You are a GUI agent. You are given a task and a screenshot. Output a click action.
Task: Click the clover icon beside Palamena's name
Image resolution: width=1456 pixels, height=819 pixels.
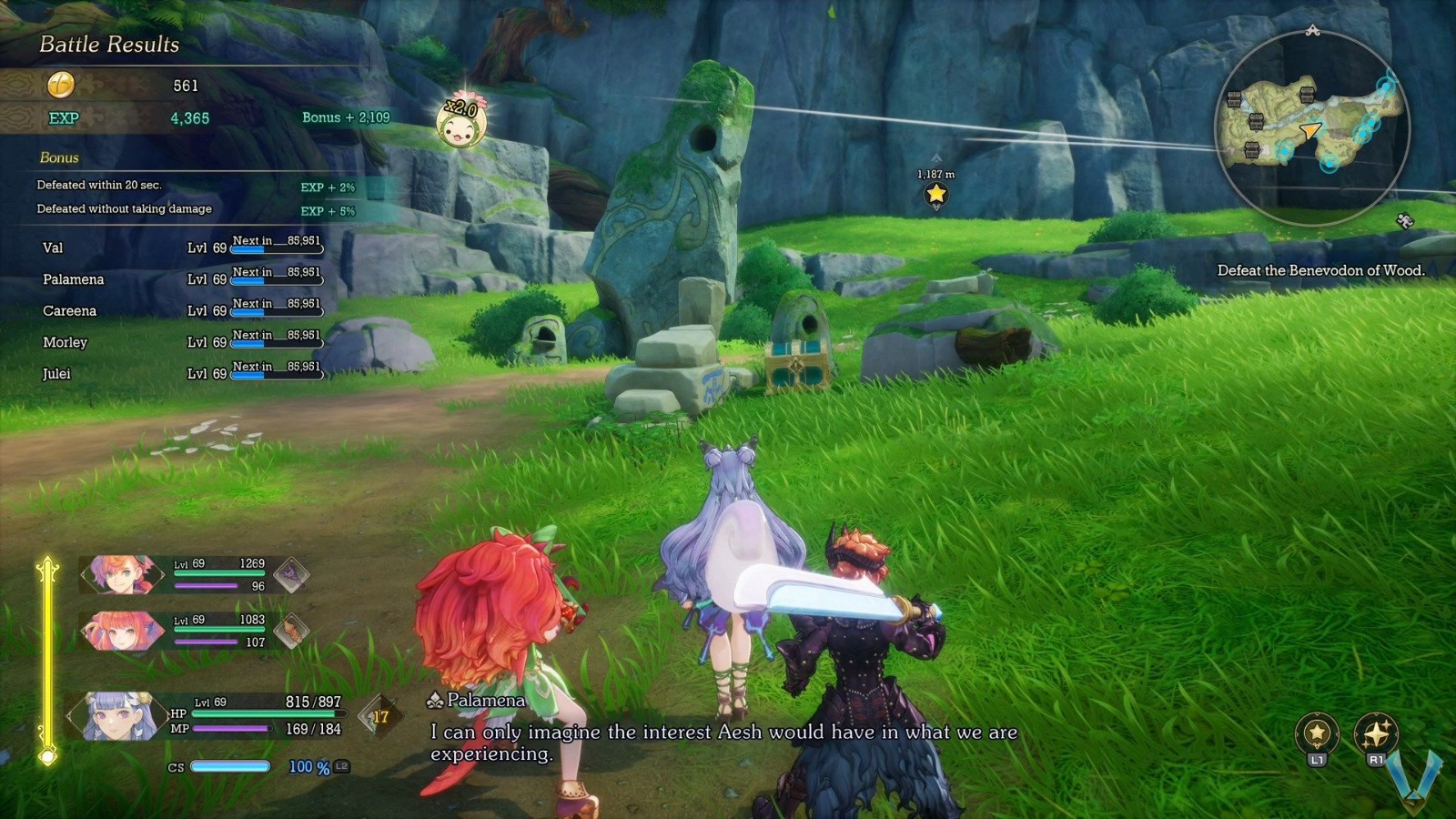[x=435, y=701]
